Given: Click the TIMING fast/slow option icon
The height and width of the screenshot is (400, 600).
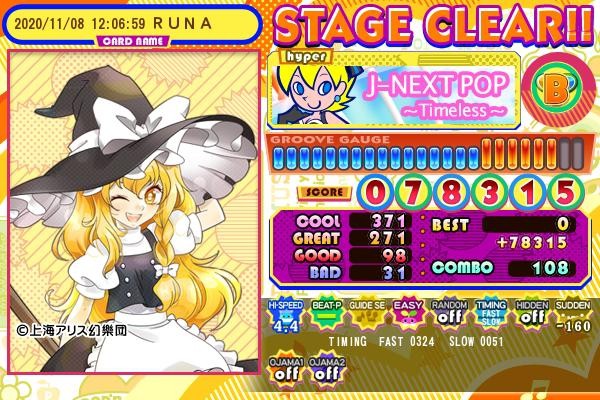Looking at the screenshot, I should [x=489, y=314].
